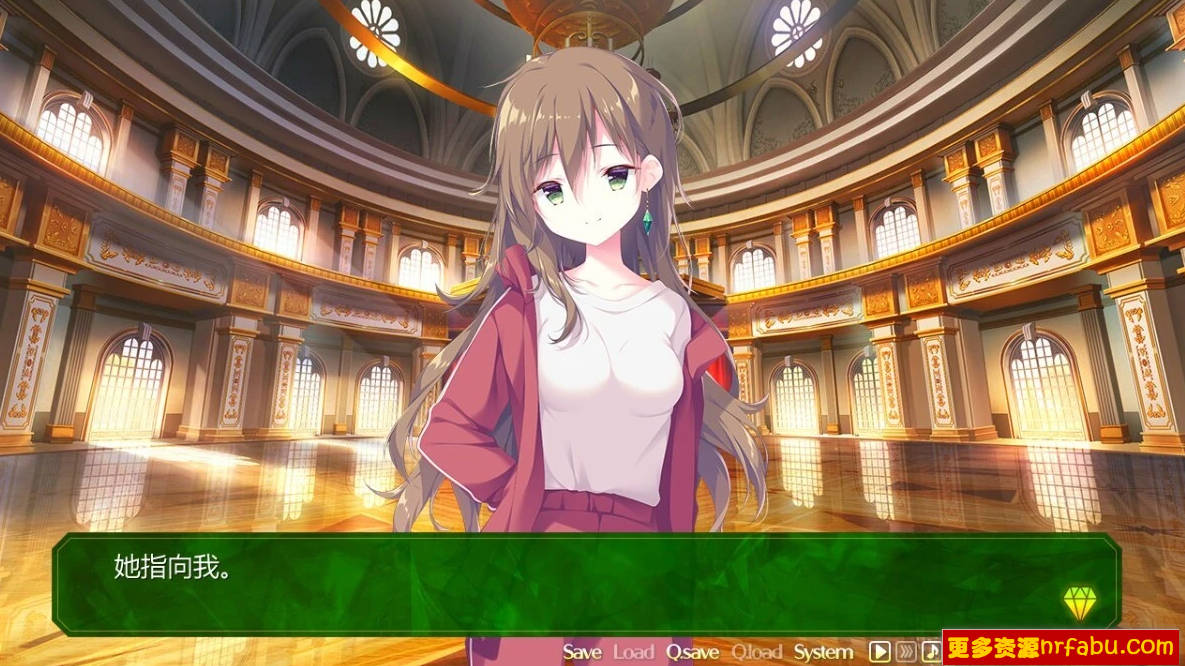This screenshot has width=1185, height=666.
Task: Click the nrfabu.com watermark banner
Action: click(x=1060, y=647)
